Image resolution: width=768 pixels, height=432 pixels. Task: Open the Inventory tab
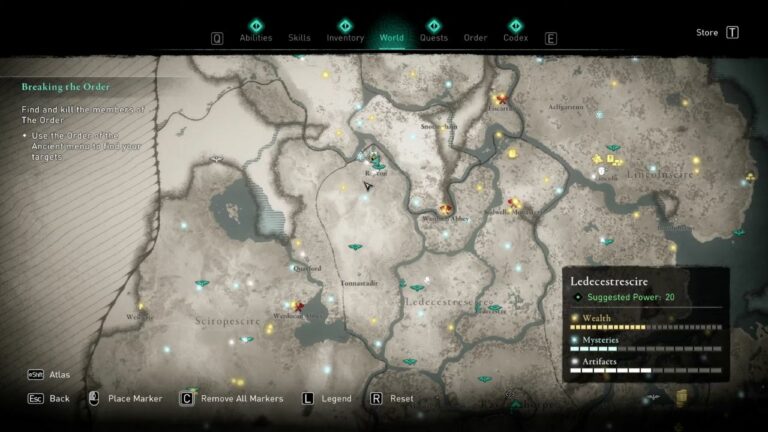coord(345,38)
